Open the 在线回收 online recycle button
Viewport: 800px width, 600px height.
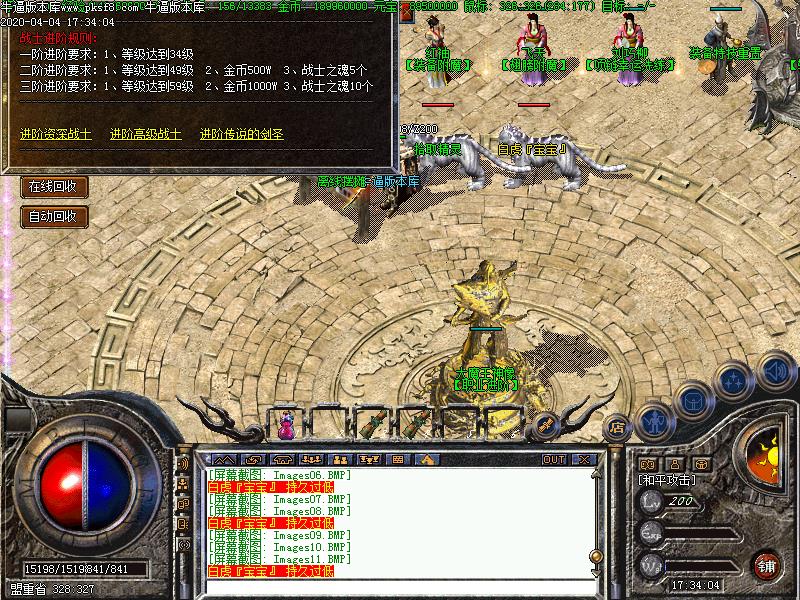pyautogui.click(x=54, y=186)
